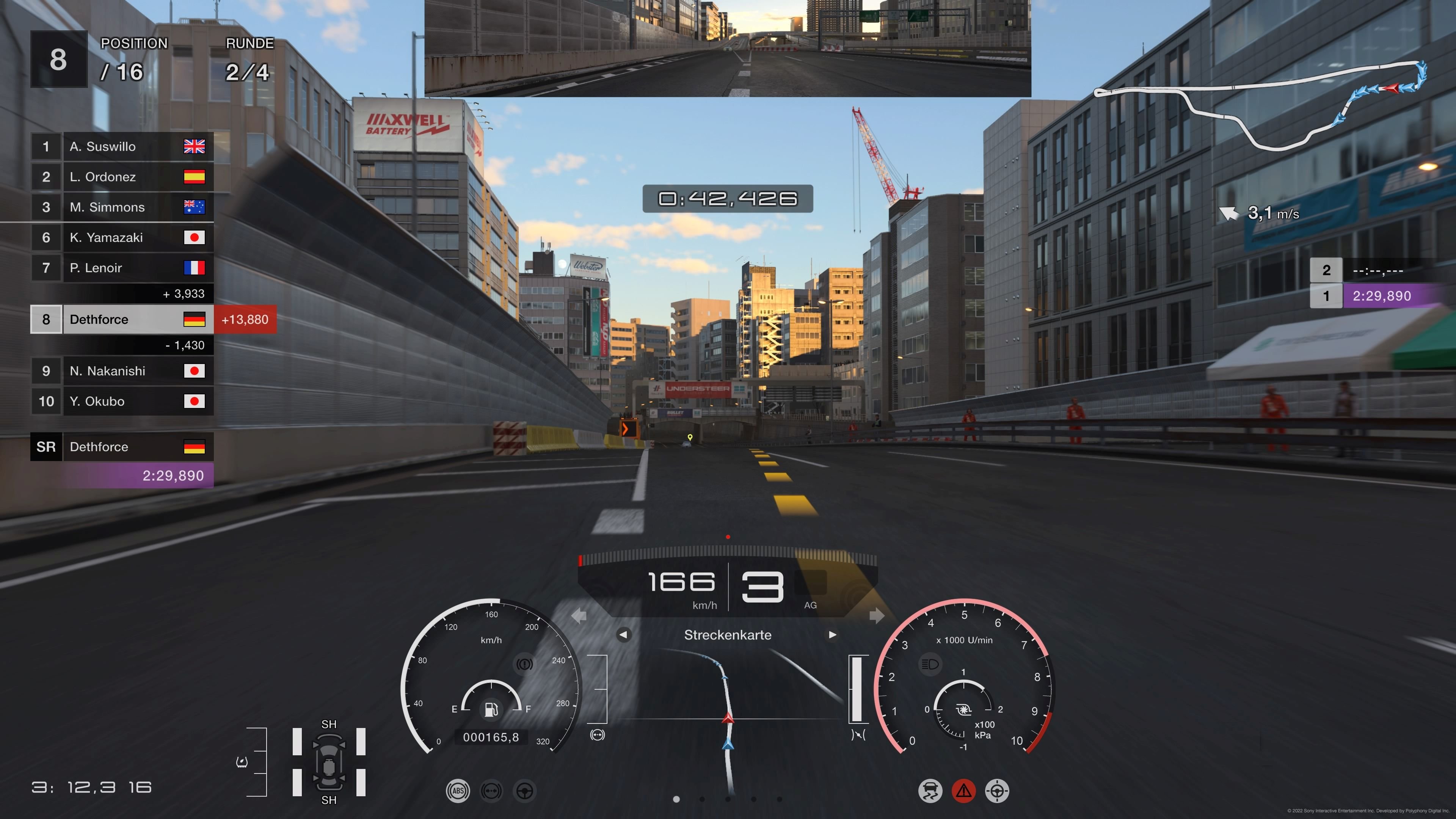The width and height of the screenshot is (1456, 819).
Task: Select the brake balance icon beside ABS
Action: coord(492,791)
